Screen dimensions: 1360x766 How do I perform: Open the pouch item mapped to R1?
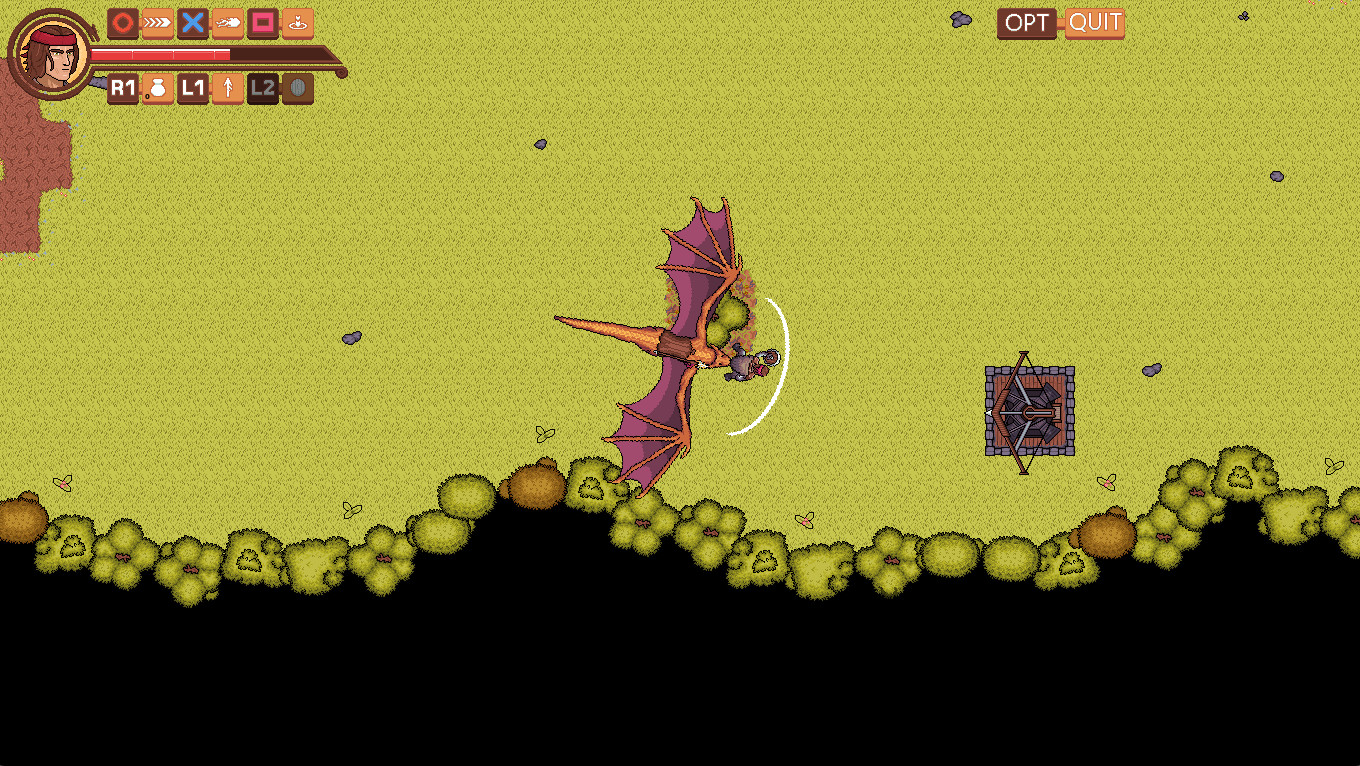pyautogui.click(x=157, y=89)
